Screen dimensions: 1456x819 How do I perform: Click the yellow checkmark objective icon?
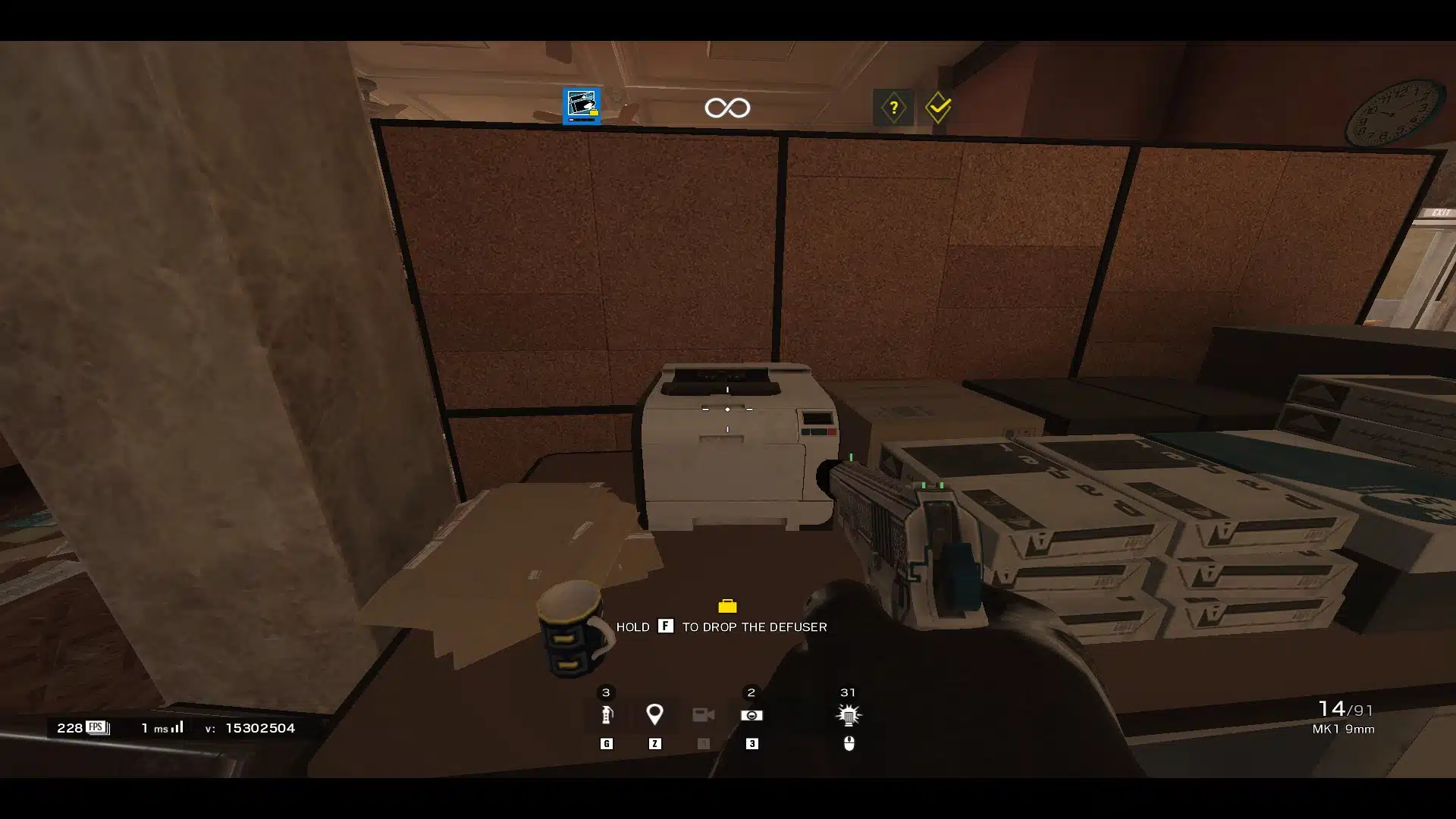[938, 108]
